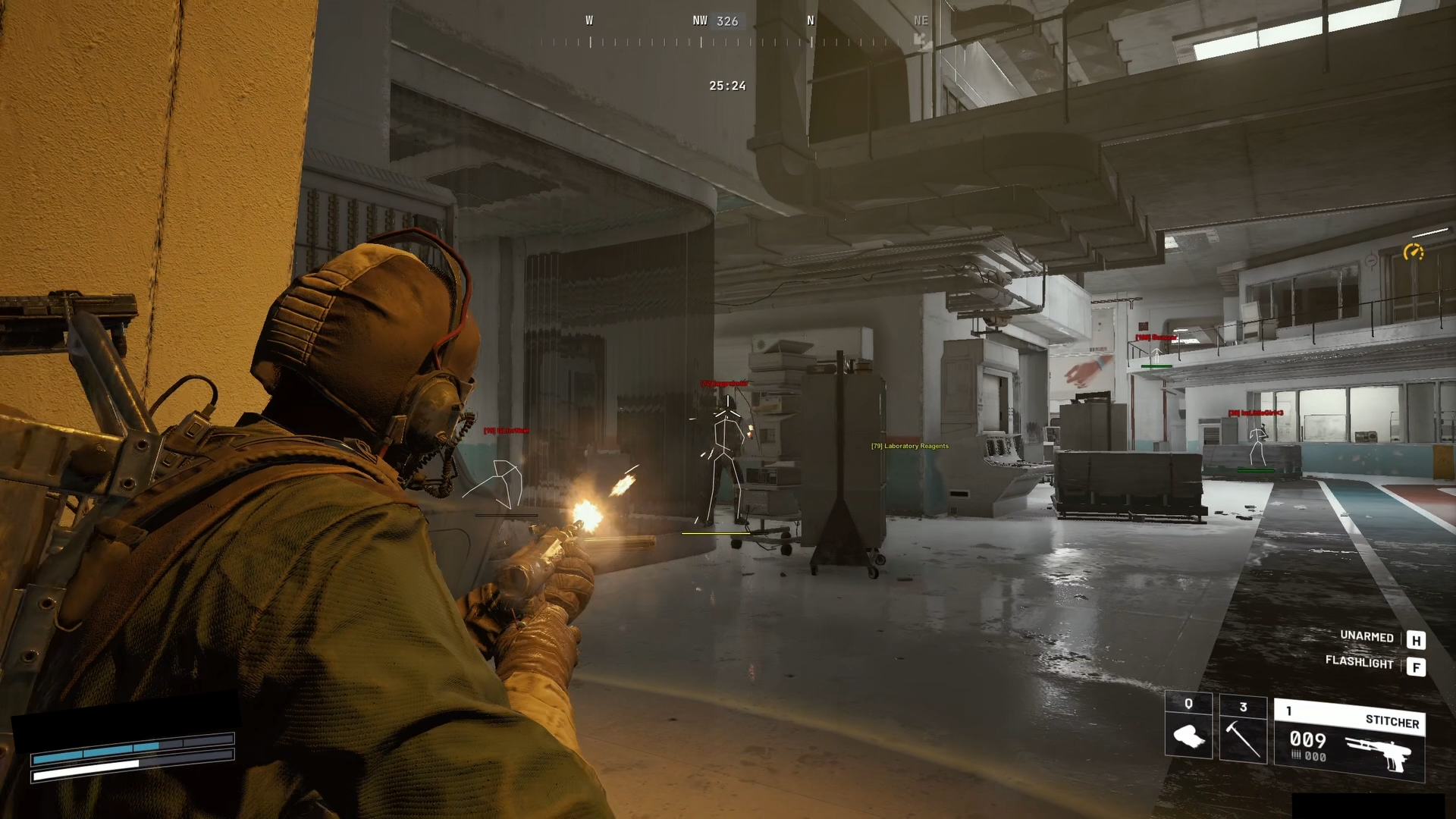Choose the hammer melee slot

1243,730
